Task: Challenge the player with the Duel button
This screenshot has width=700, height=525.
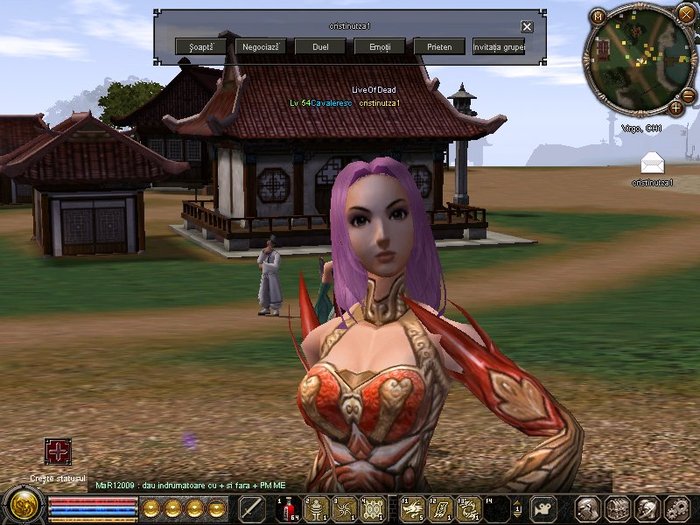Action: click(321, 47)
